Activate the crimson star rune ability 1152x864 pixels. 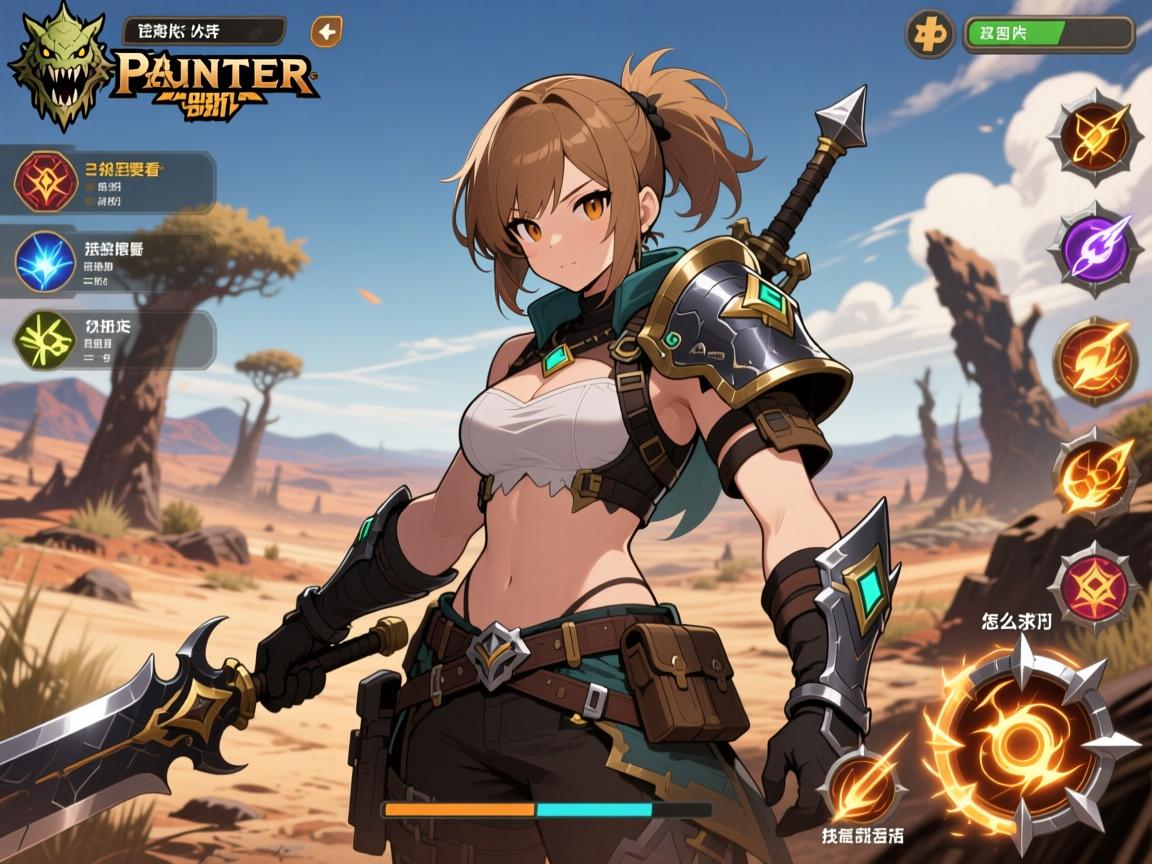click(x=1095, y=585)
